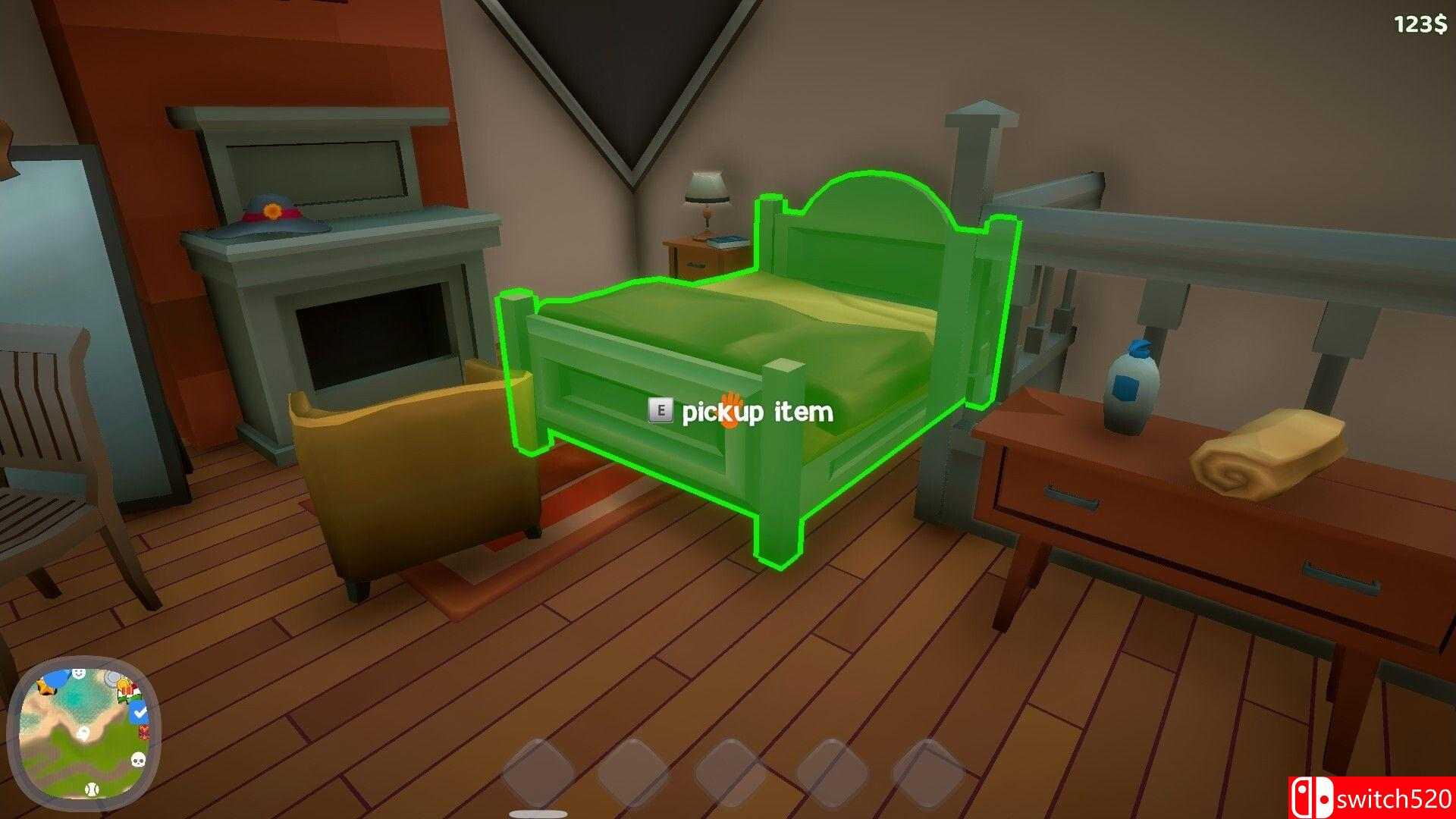Viewport: 1456px width, 819px height.
Task: Click the red crab marker on the minimap
Action: click(x=144, y=733)
